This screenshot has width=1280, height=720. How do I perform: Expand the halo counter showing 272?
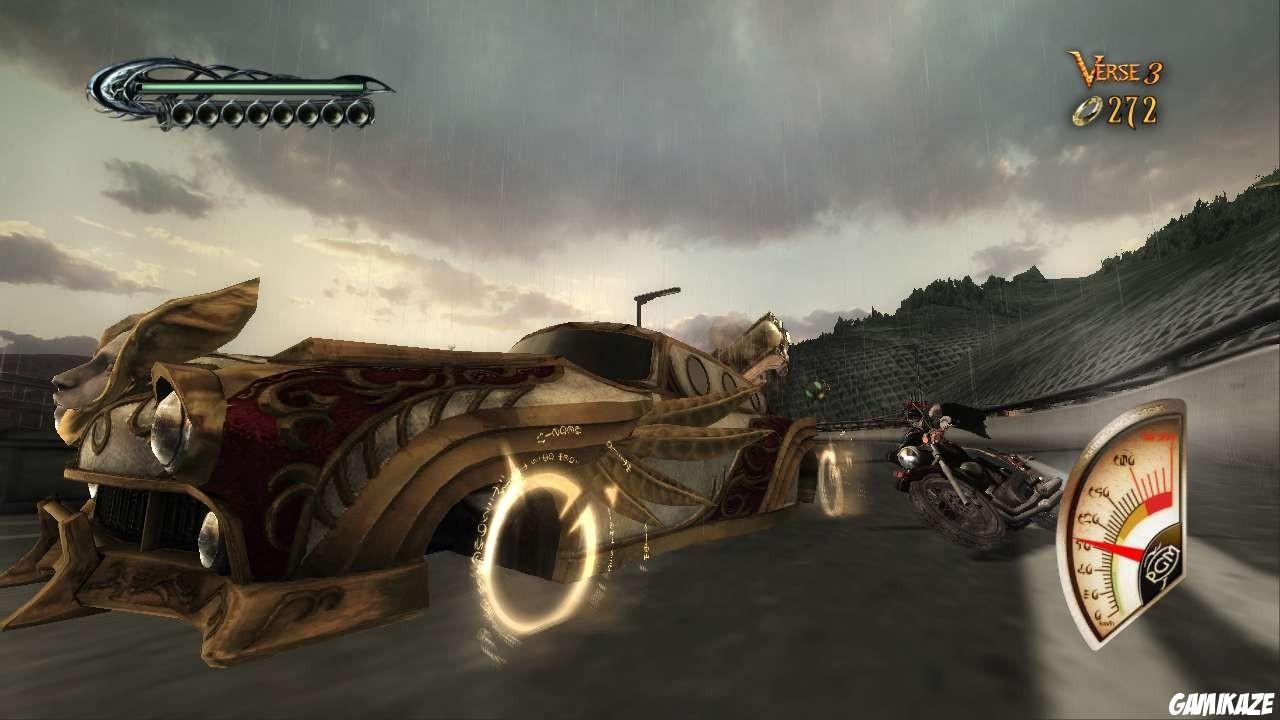pos(1120,110)
